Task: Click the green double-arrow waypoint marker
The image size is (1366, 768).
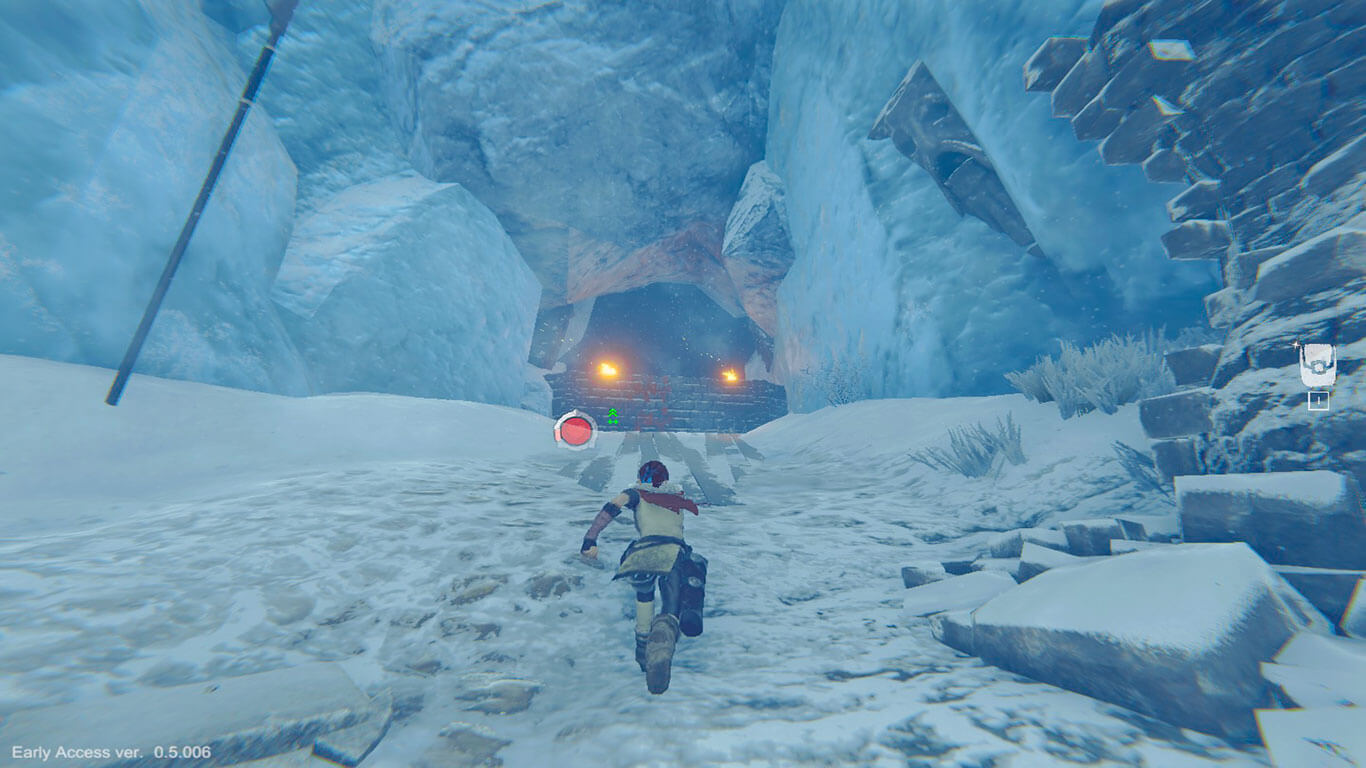Action: [612, 415]
